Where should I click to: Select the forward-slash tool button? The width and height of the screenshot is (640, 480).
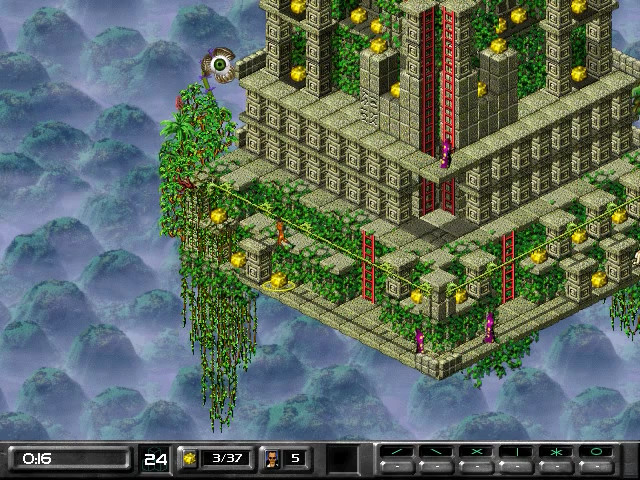pyautogui.click(x=398, y=453)
